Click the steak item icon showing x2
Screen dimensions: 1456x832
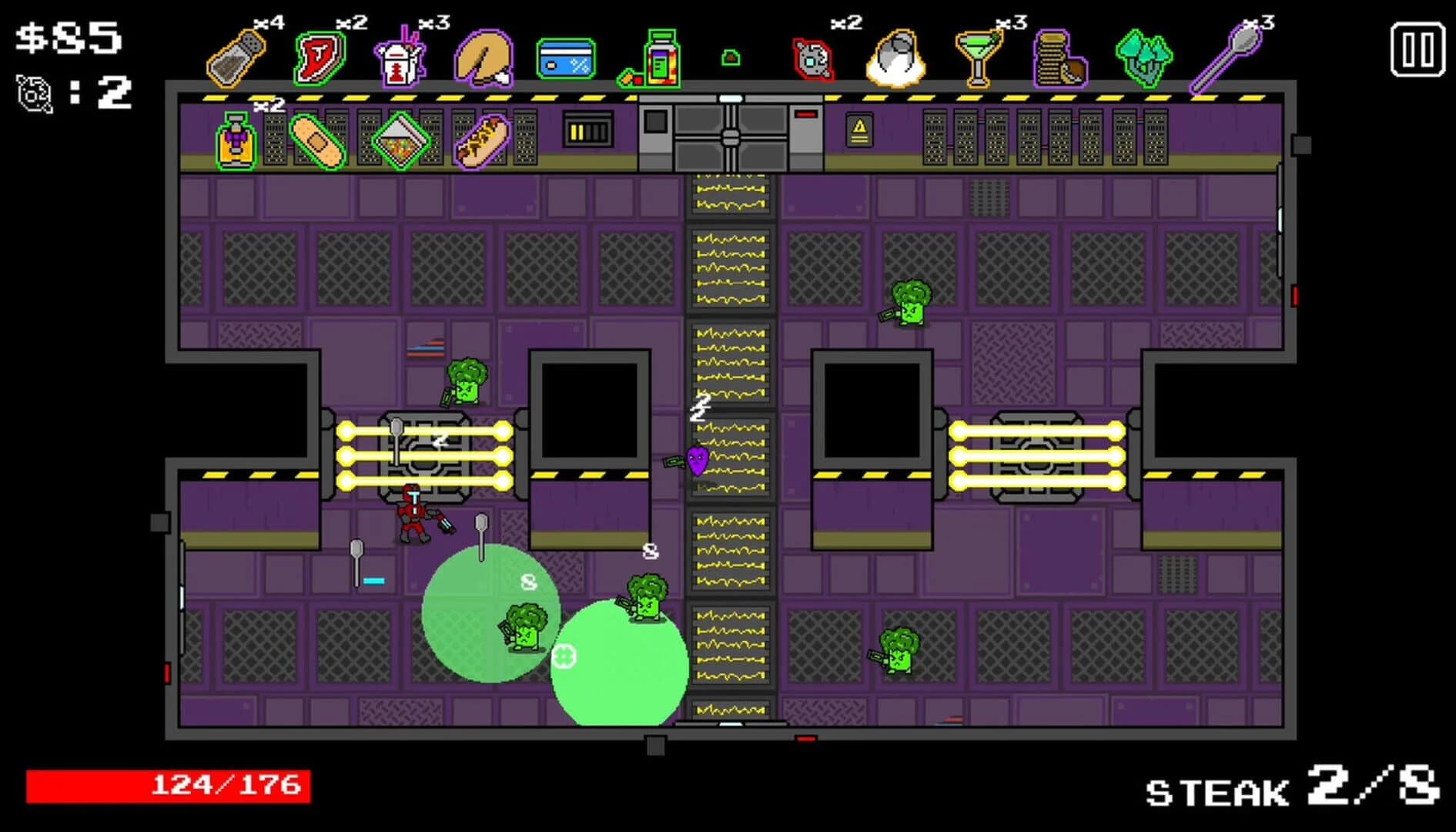320,58
